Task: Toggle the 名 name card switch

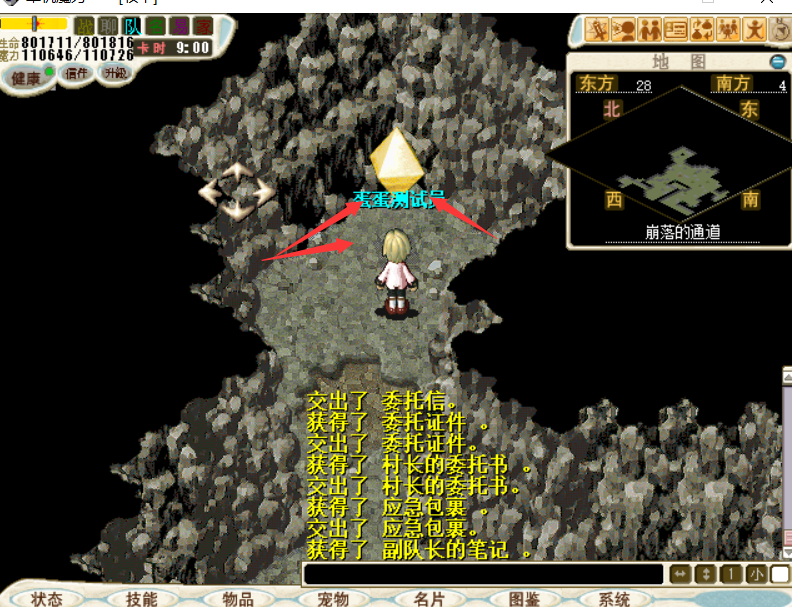Action: (x=155, y=25)
